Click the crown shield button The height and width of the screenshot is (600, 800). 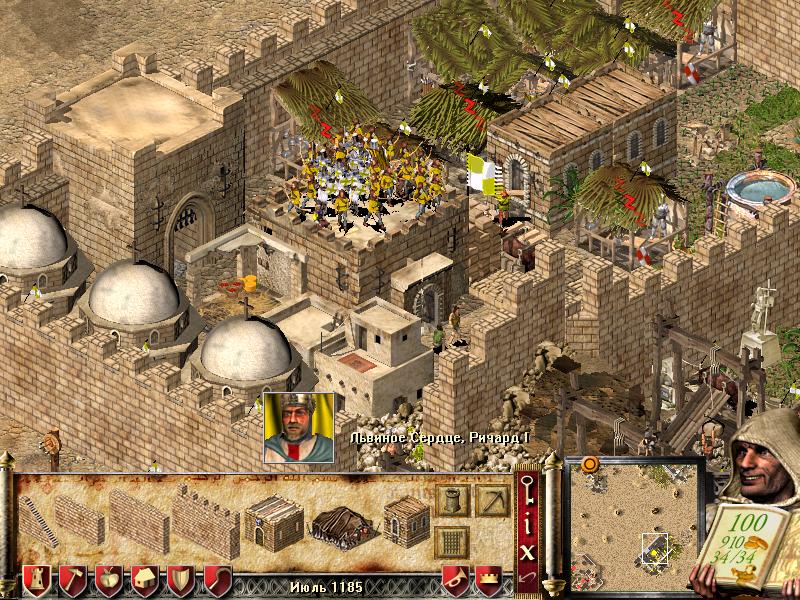488,579
